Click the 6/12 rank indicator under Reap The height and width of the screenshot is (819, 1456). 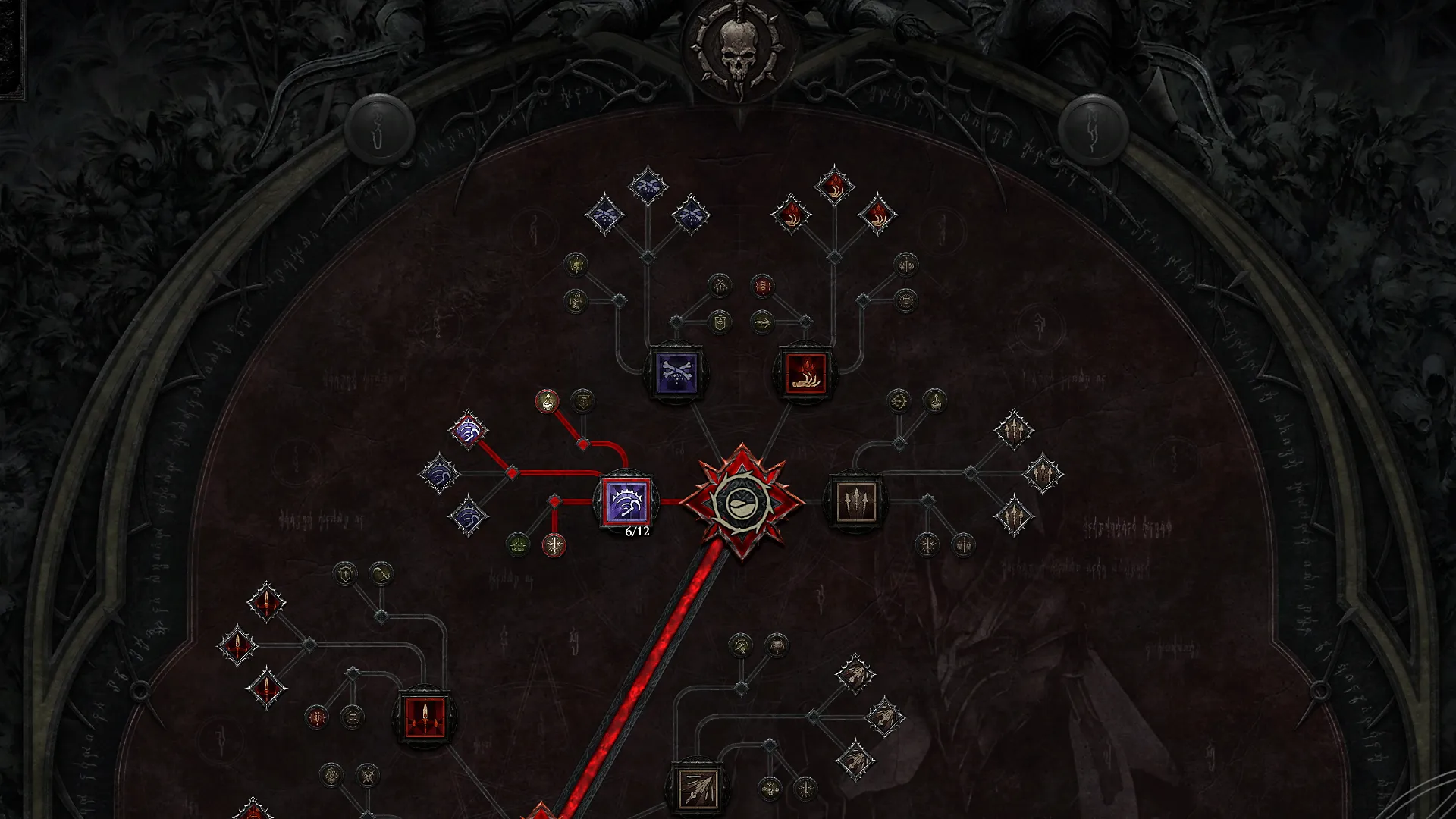tap(635, 531)
